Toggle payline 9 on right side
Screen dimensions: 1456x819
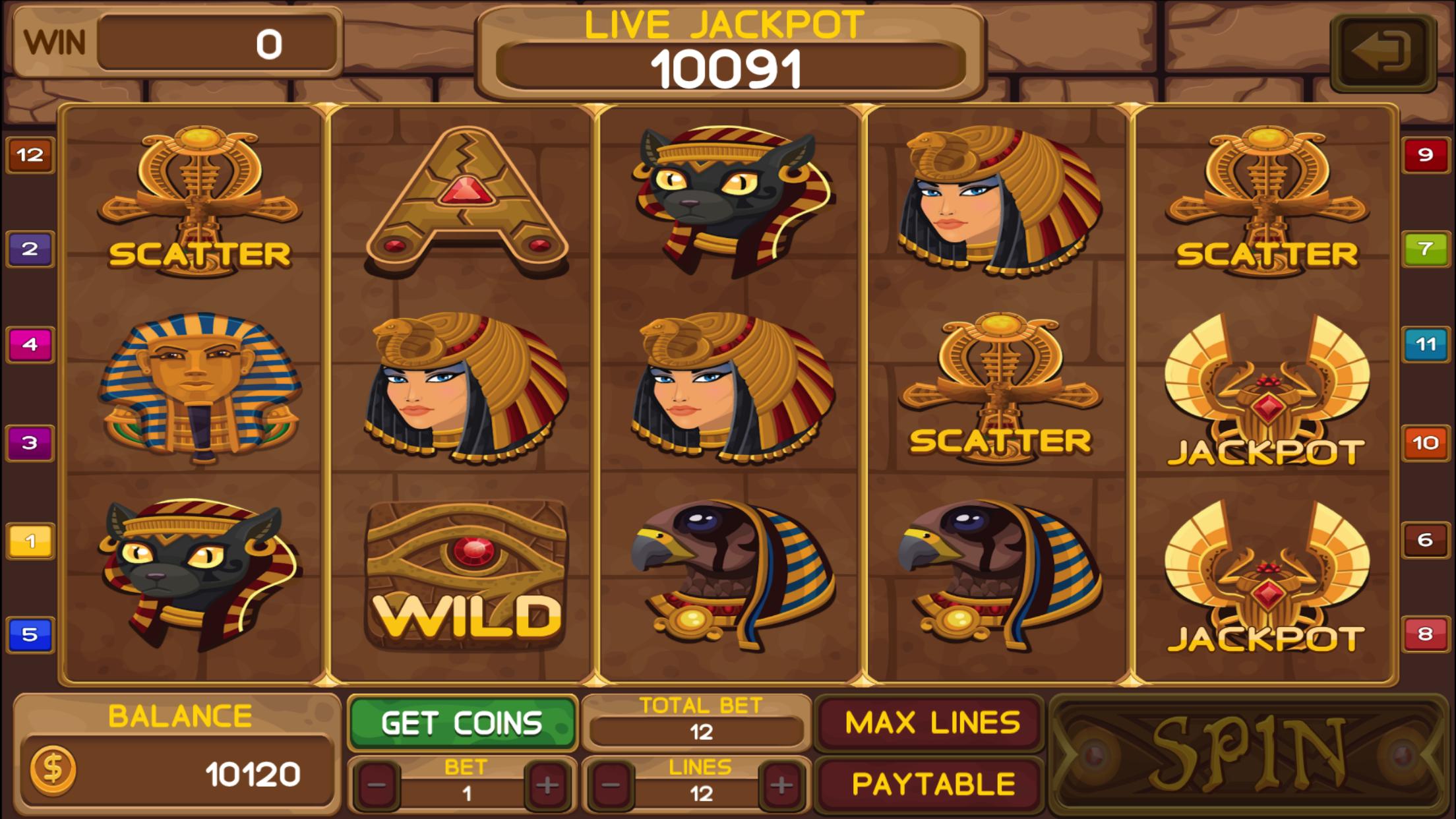coord(1426,156)
